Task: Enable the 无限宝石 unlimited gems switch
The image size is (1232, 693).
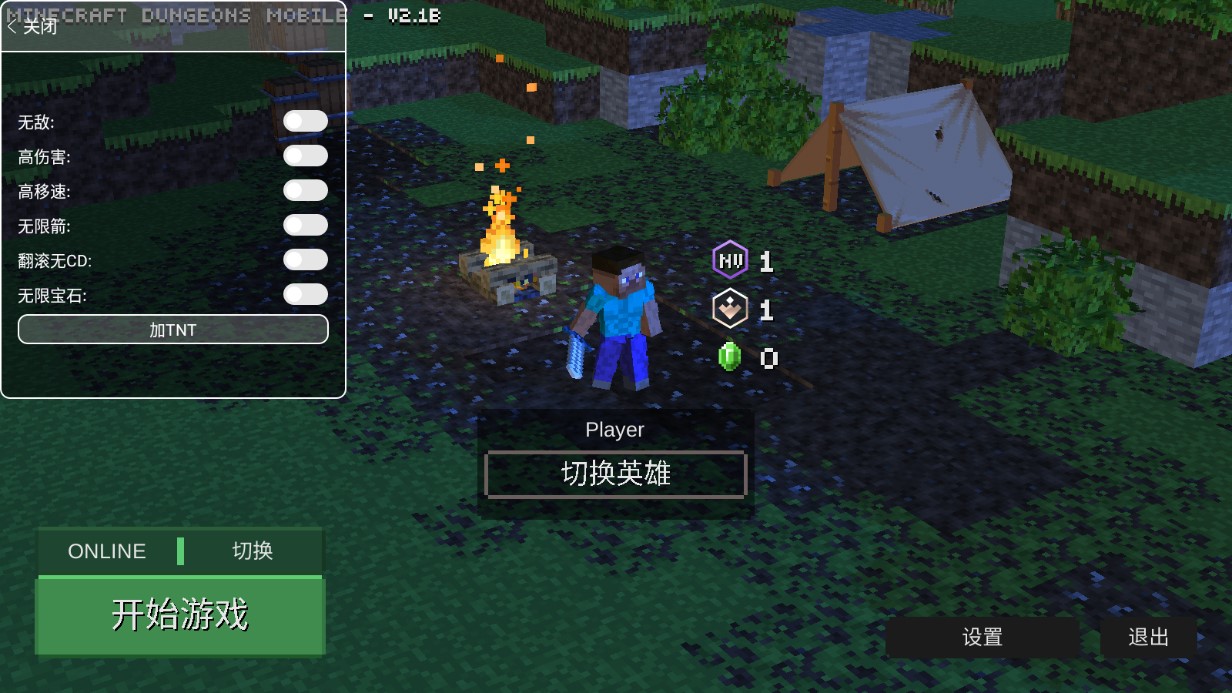Action: [305, 294]
